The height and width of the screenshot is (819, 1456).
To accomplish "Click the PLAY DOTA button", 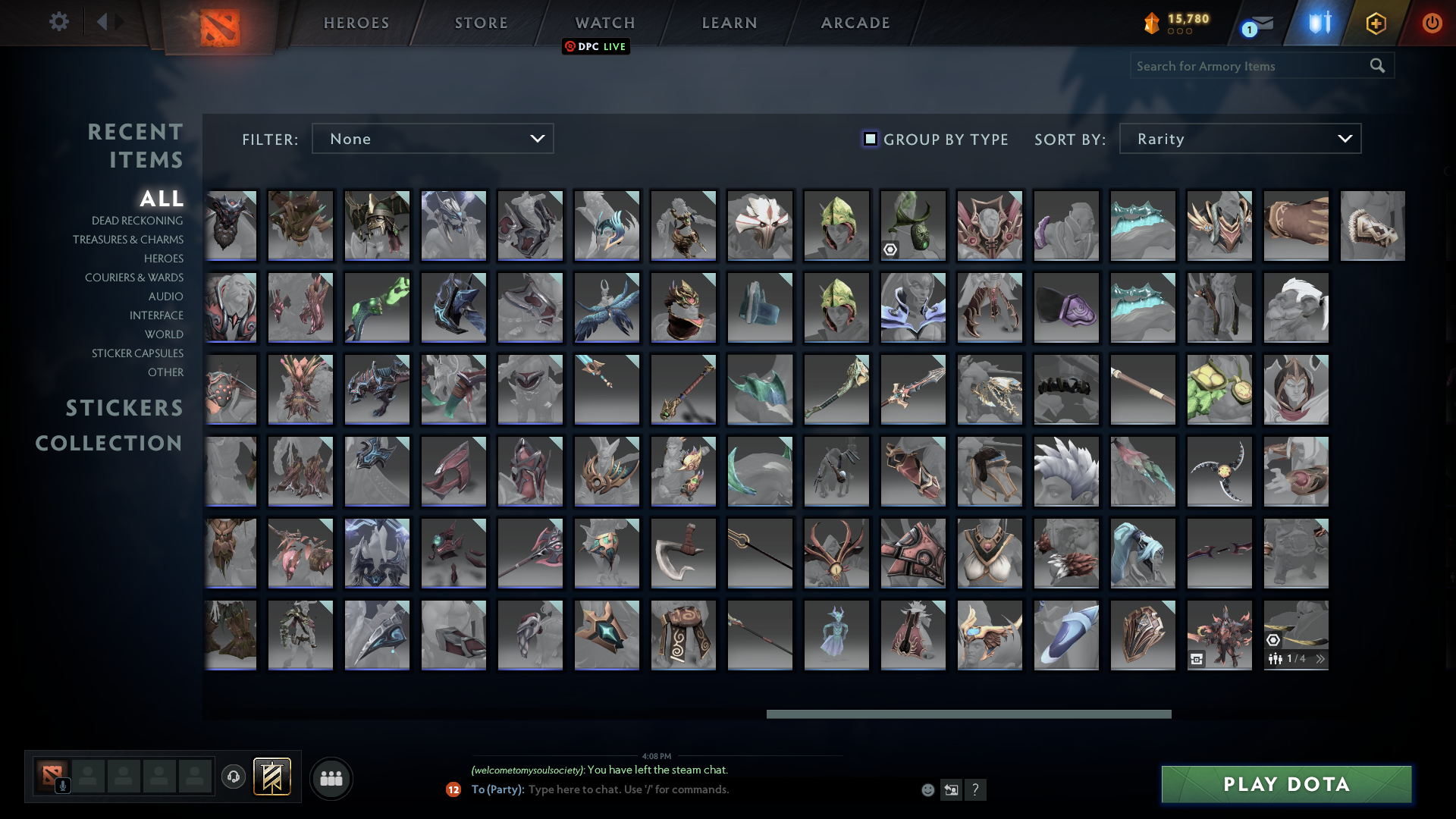I will point(1286,785).
